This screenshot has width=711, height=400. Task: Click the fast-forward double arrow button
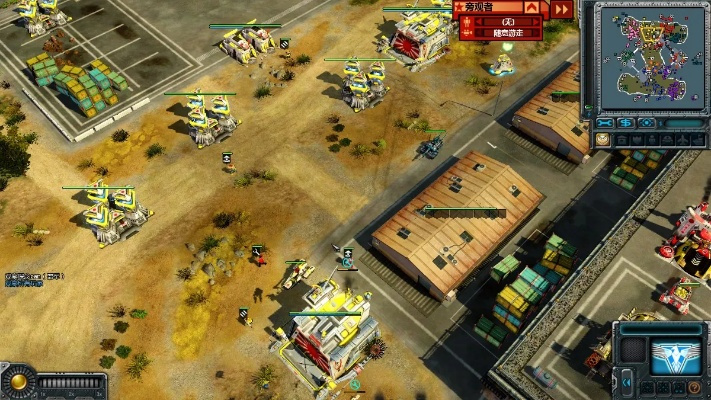pyautogui.click(x=562, y=9)
